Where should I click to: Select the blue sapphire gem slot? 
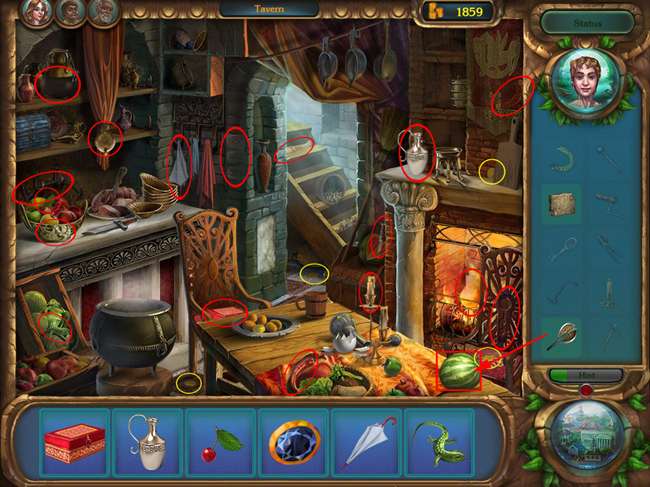point(294,441)
